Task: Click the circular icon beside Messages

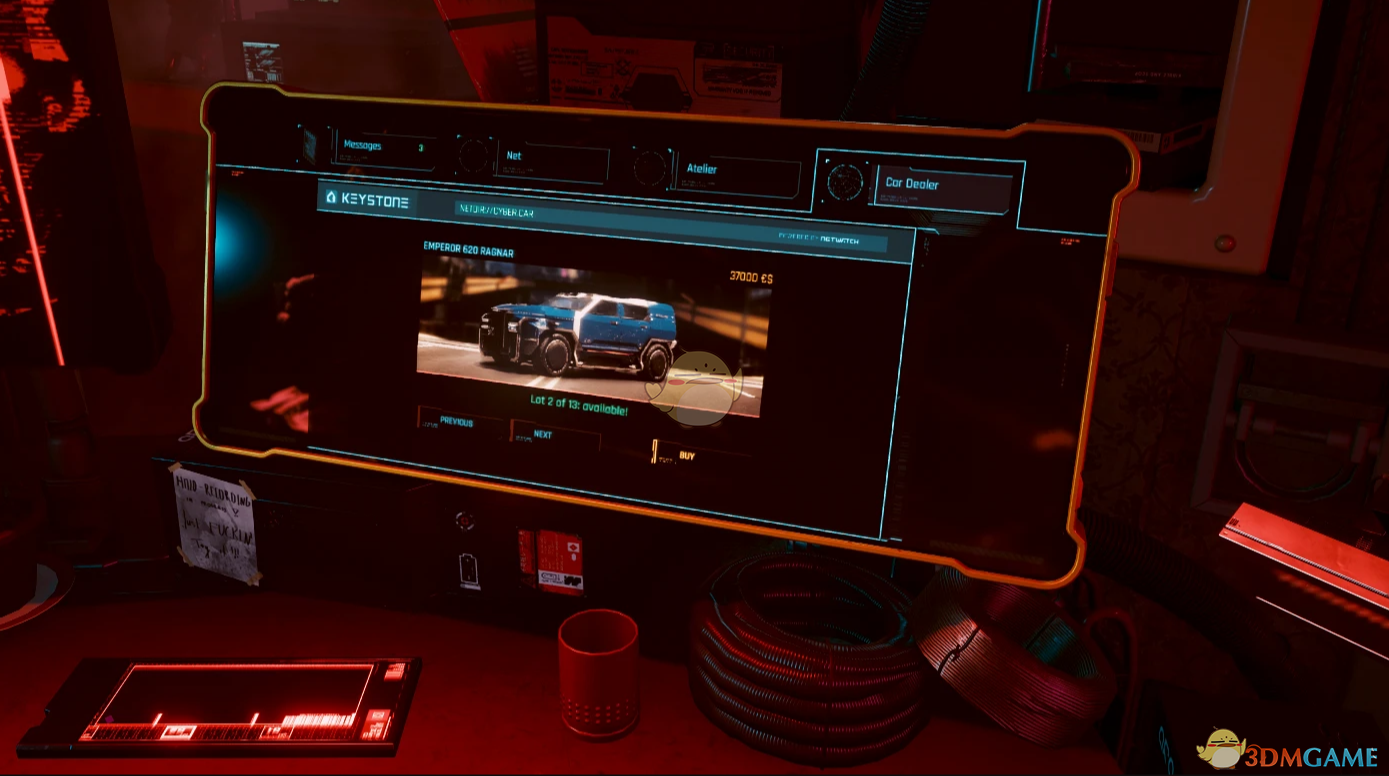Action: [308, 143]
